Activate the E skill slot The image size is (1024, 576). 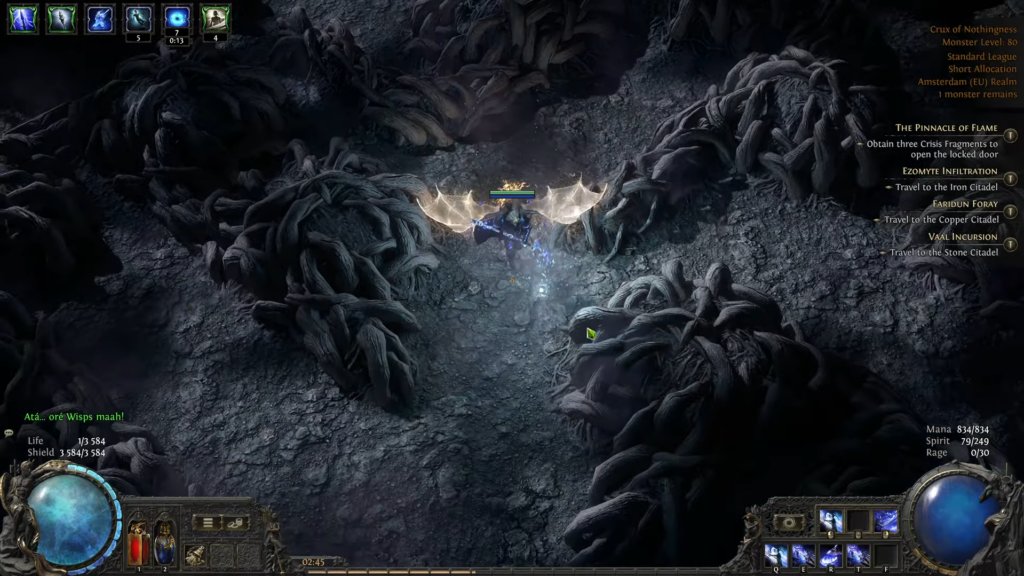[802, 554]
